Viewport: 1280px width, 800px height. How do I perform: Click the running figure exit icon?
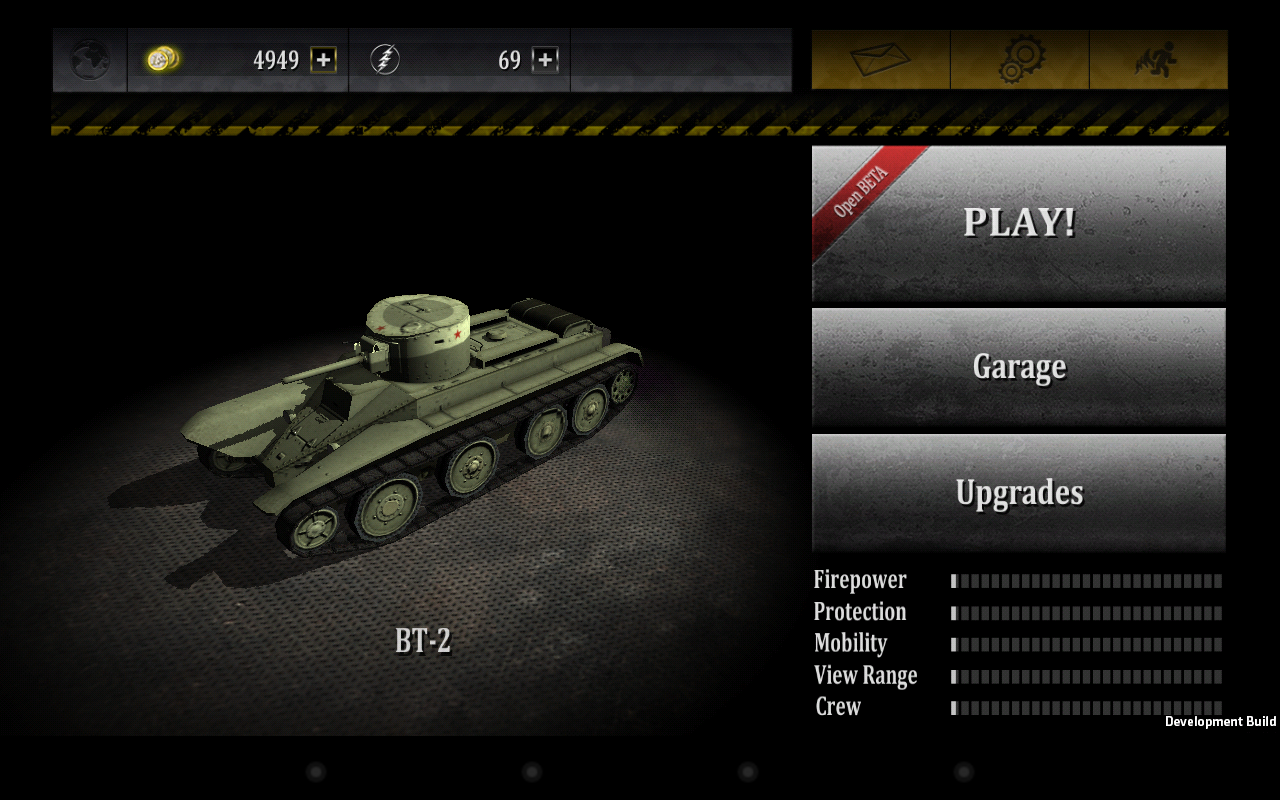(x=1157, y=60)
